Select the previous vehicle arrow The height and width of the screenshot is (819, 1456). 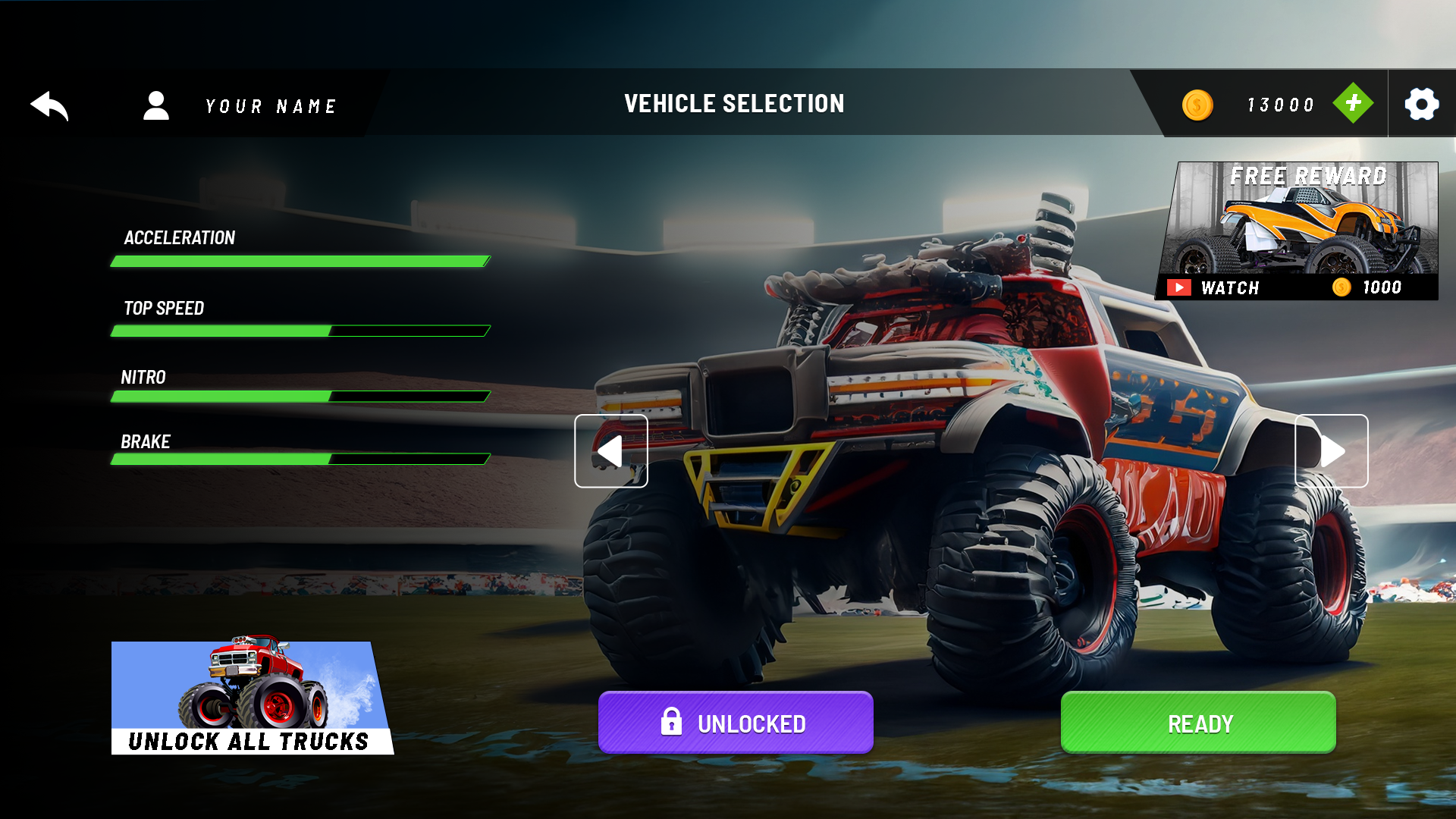610,450
